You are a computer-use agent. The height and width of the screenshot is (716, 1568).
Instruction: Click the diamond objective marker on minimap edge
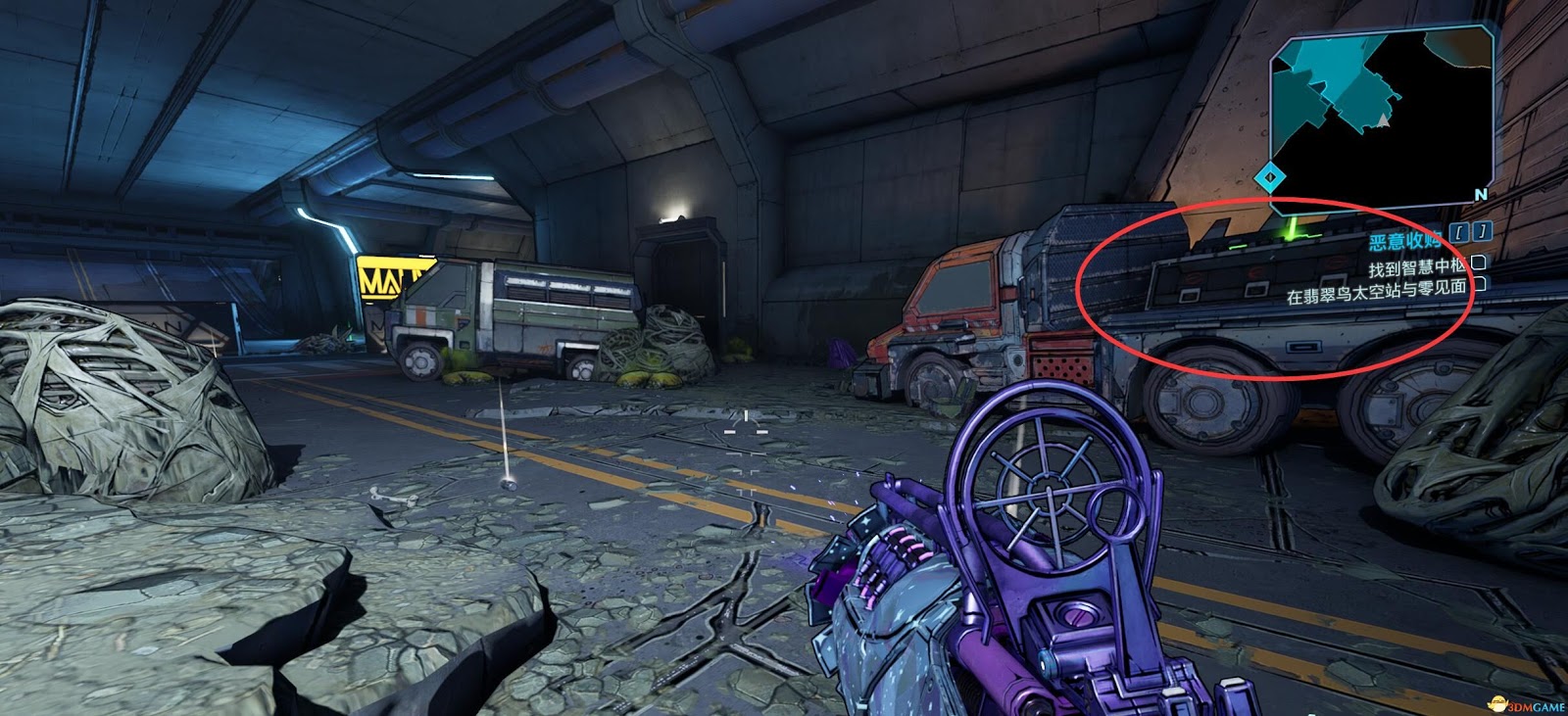1270,177
